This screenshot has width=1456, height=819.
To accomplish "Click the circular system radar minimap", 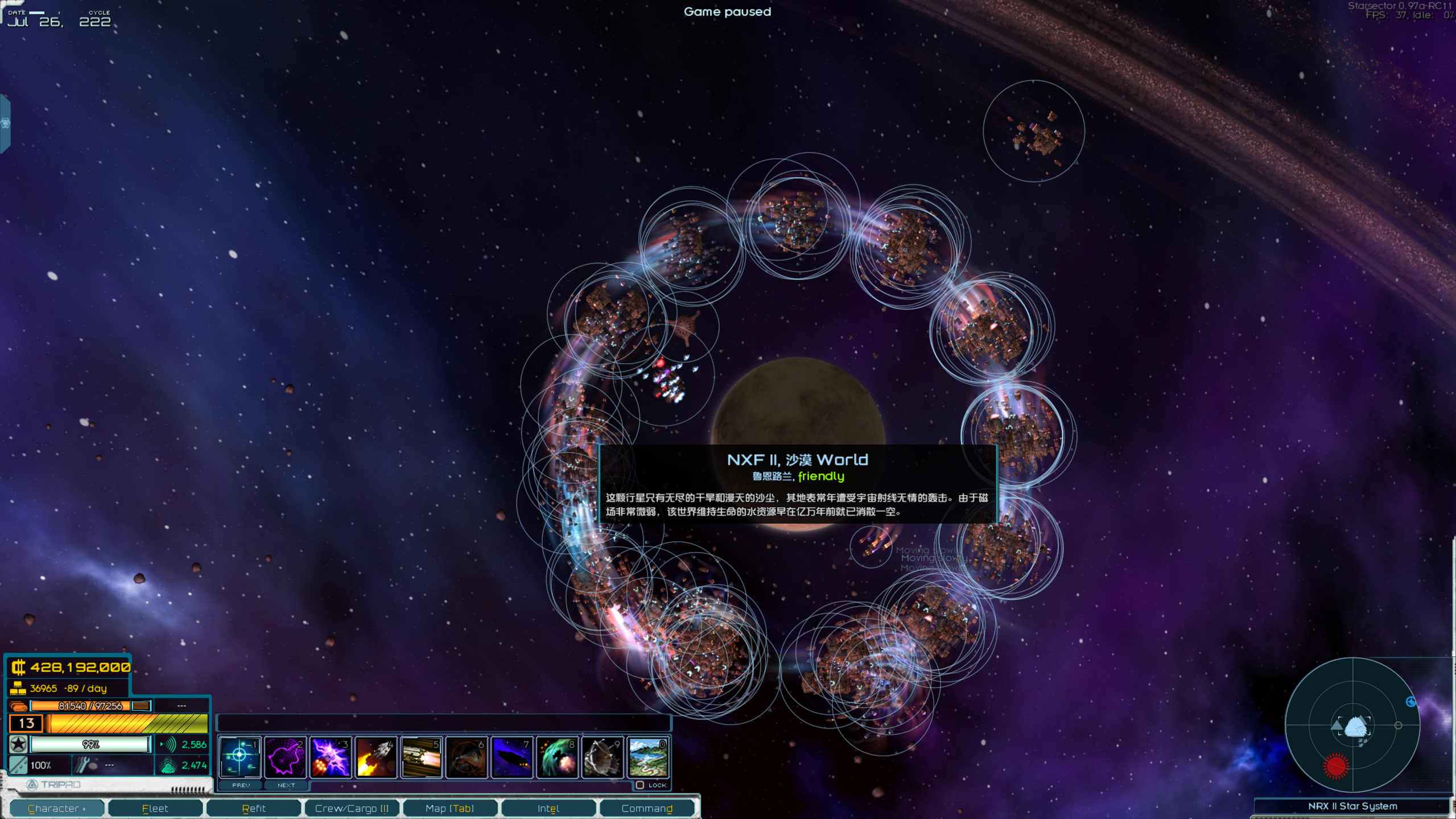I will pyautogui.click(x=1353, y=725).
